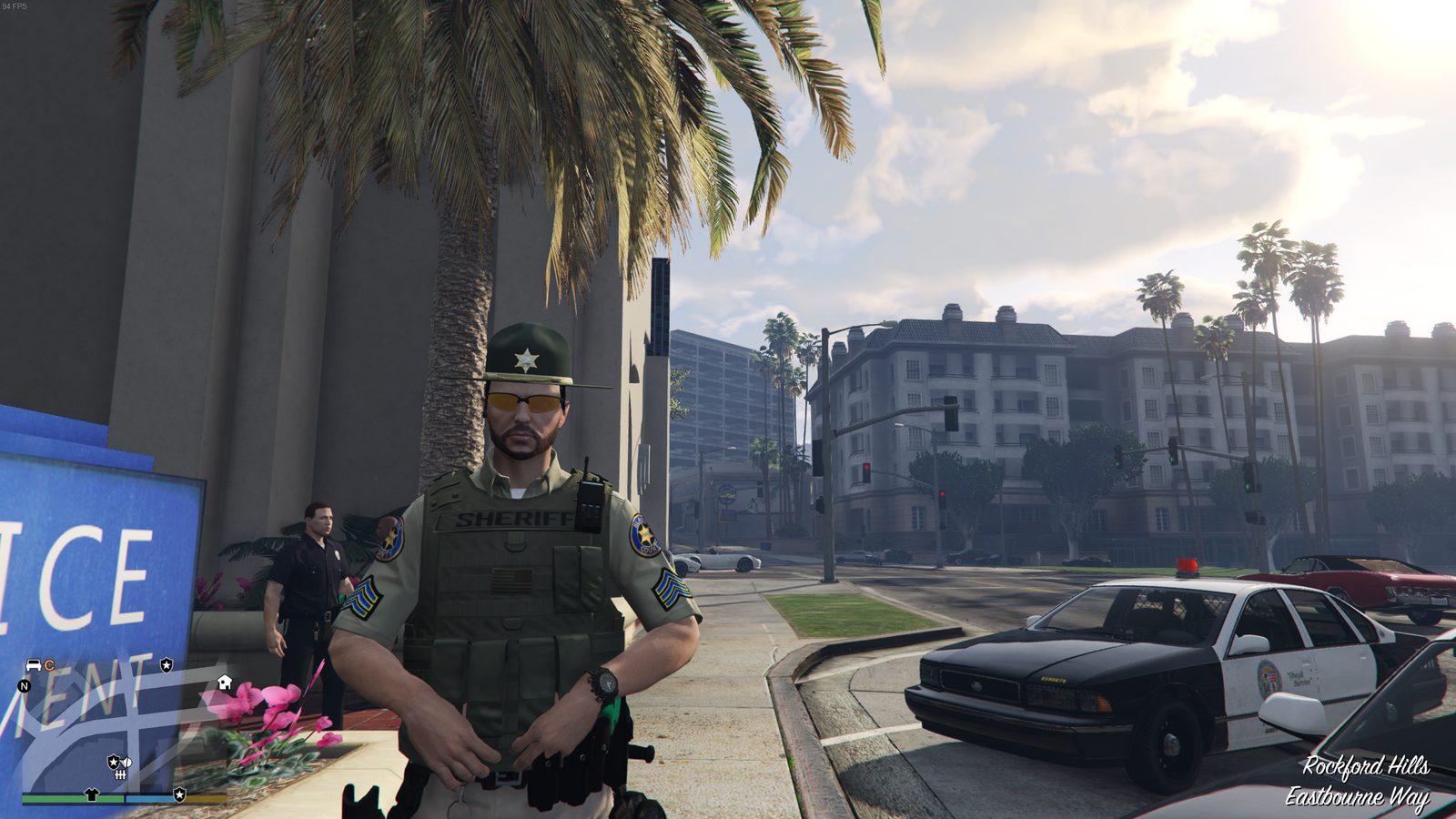Select the home safehouse icon on the minimap
This screenshot has width=1456, height=819.
click(x=224, y=682)
